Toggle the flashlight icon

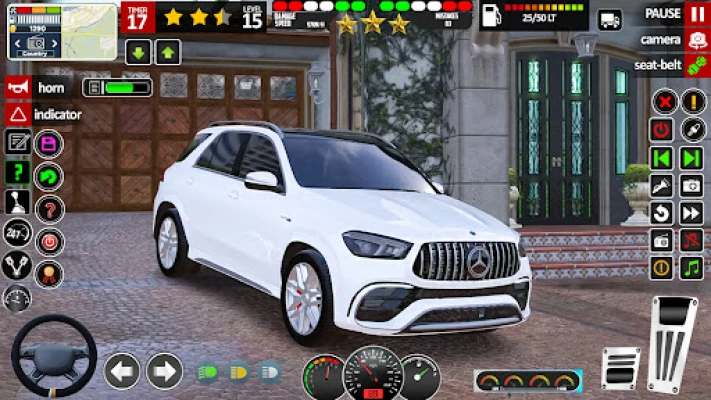click(x=662, y=185)
